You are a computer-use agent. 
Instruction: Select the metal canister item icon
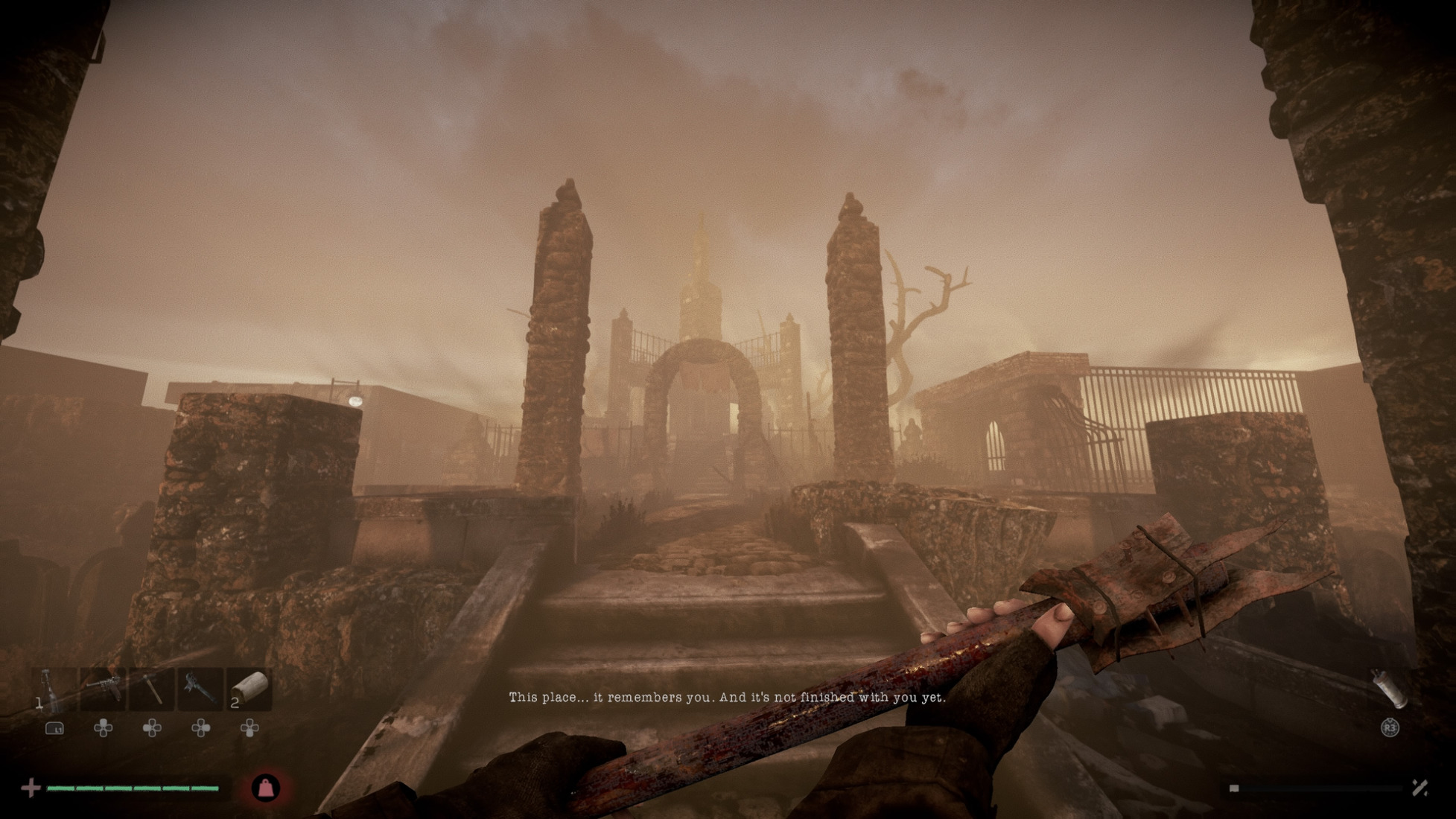pyautogui.click(x=1390, y=687)
